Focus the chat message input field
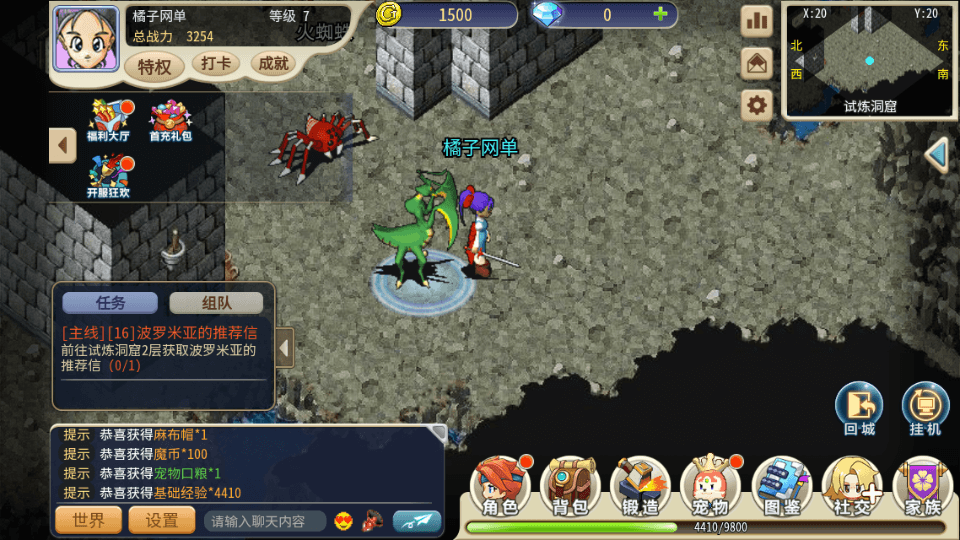The image size is (960, 540). [x=265, y=521]
